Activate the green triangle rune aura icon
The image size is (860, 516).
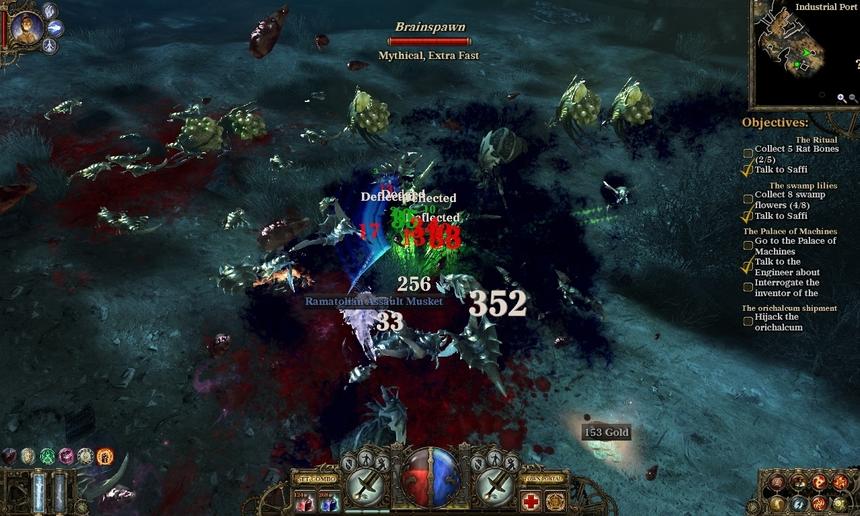coord(47,457)
